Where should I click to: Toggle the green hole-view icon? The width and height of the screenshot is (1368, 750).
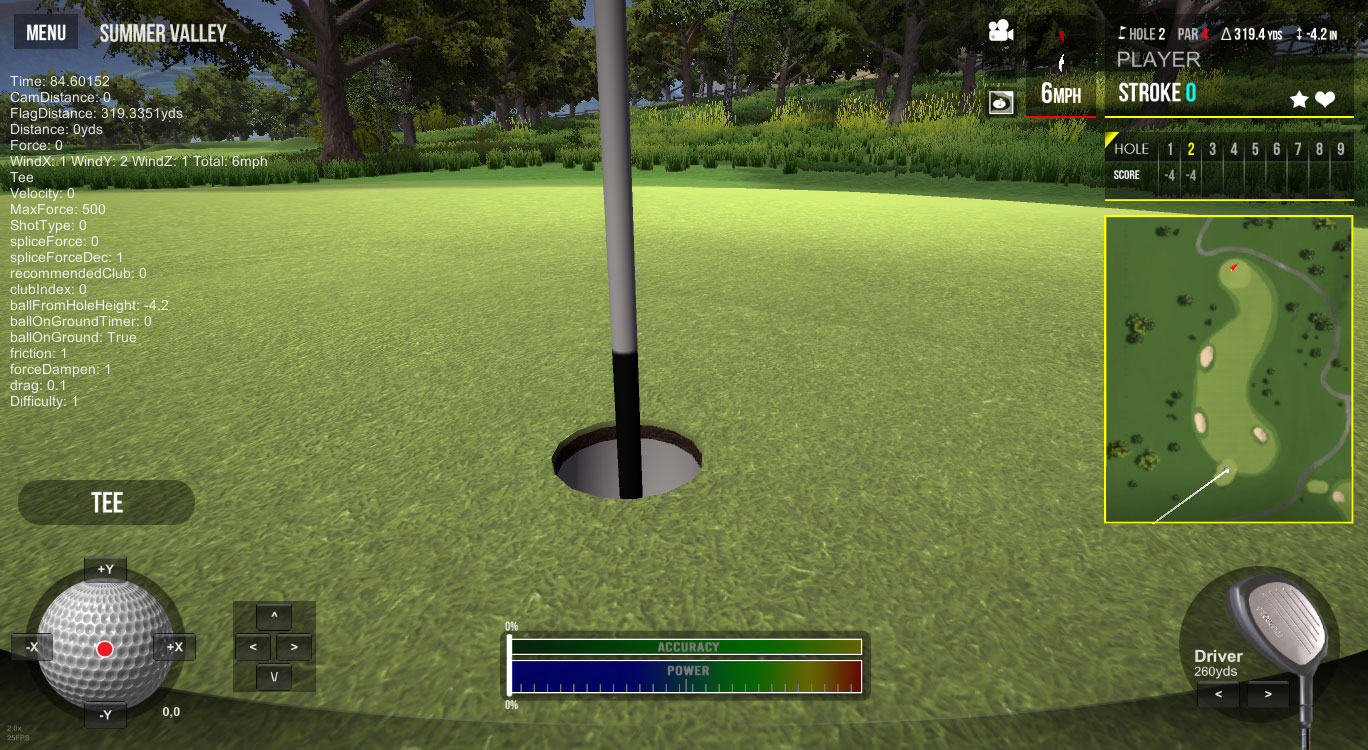(1001, 101)
